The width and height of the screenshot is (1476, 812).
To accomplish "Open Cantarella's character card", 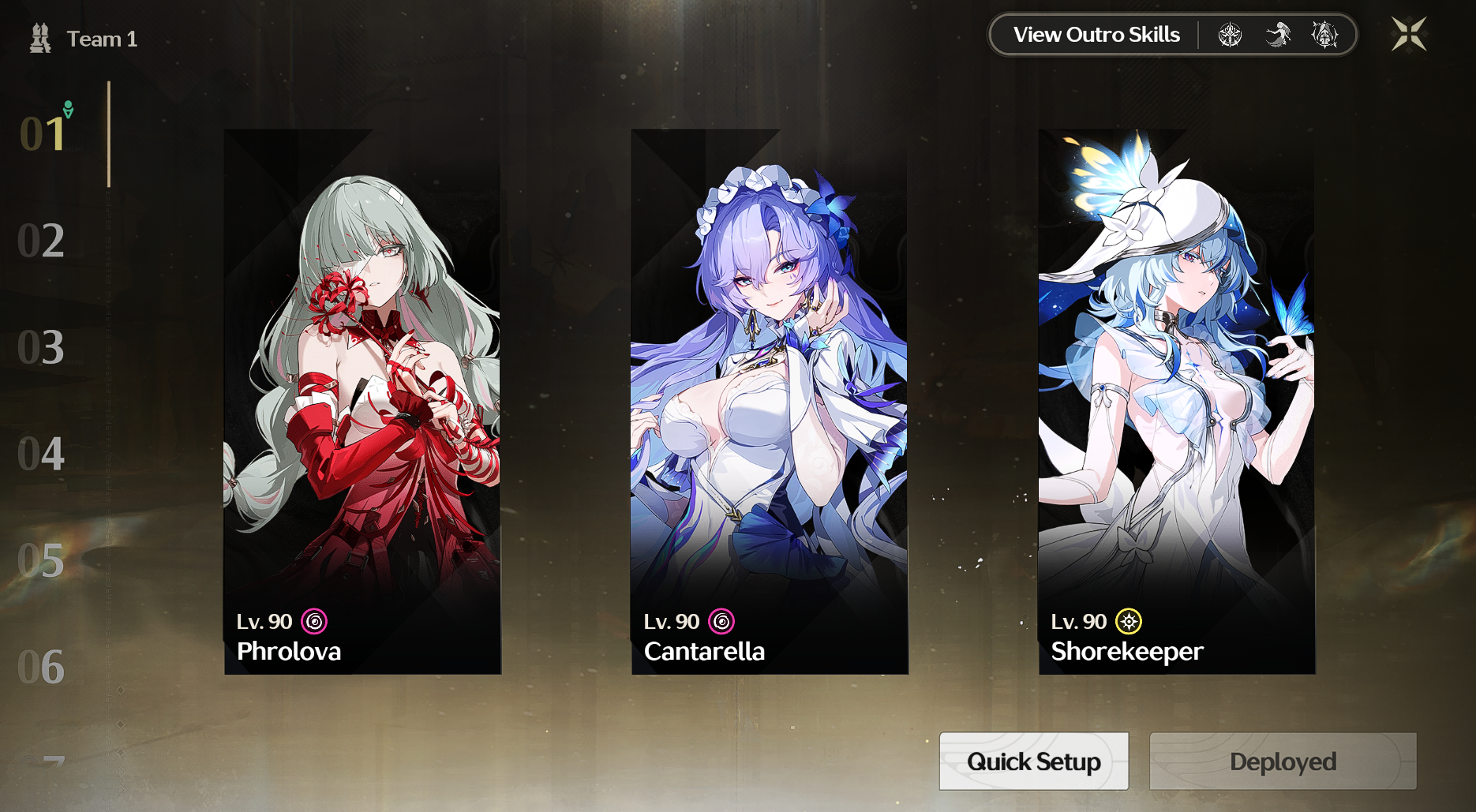I will tap(770, 395).
